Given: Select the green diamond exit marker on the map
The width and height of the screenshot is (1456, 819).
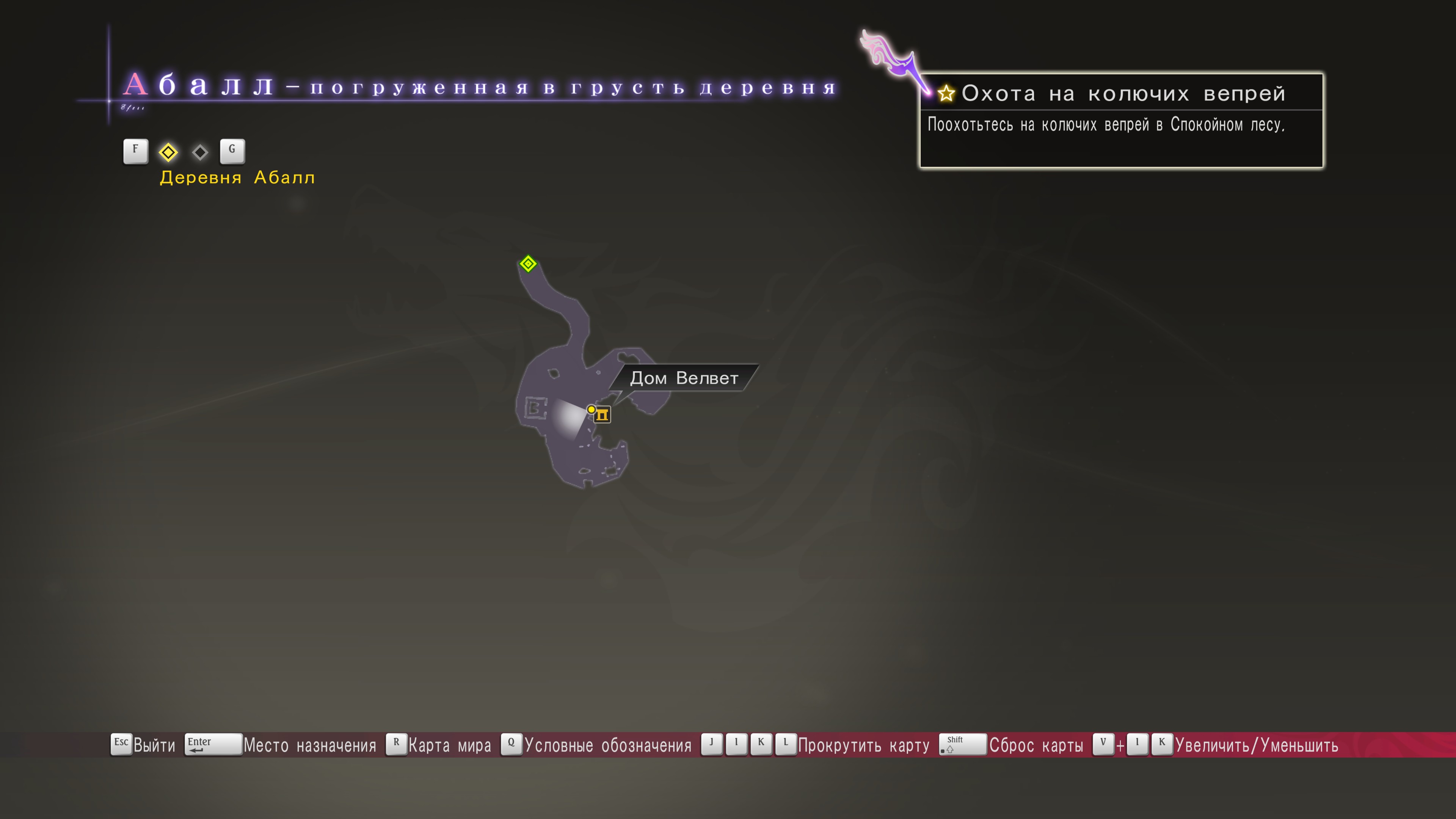Looking at the screenshot, I should pos(528,264).
